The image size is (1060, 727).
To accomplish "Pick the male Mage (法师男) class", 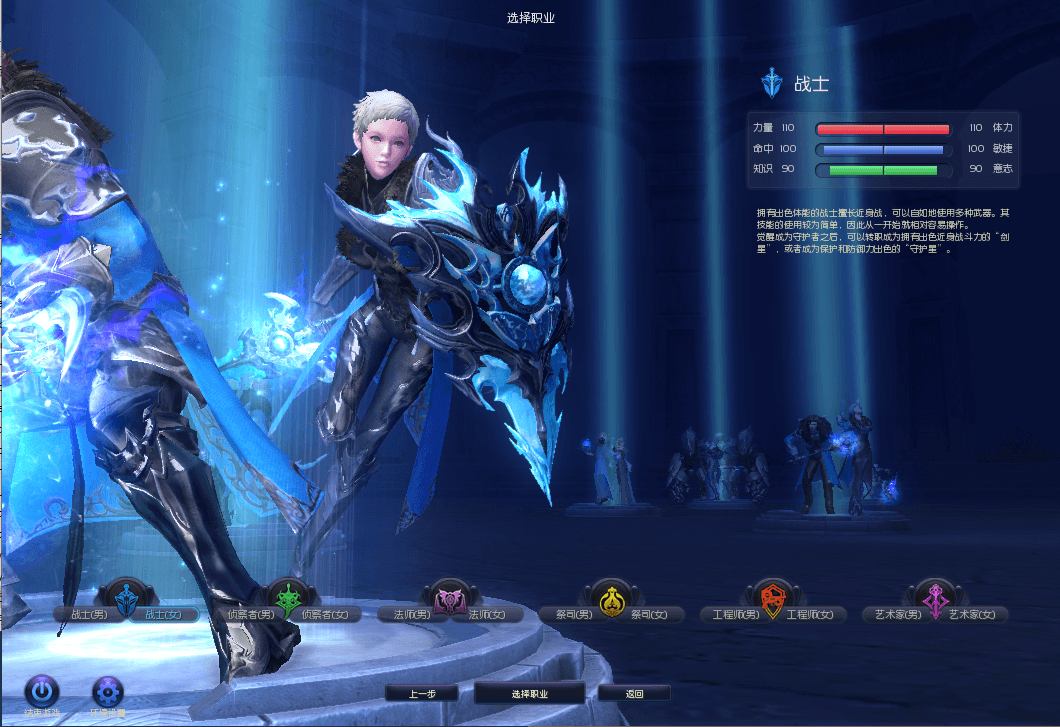I will [x=409, y=614].
